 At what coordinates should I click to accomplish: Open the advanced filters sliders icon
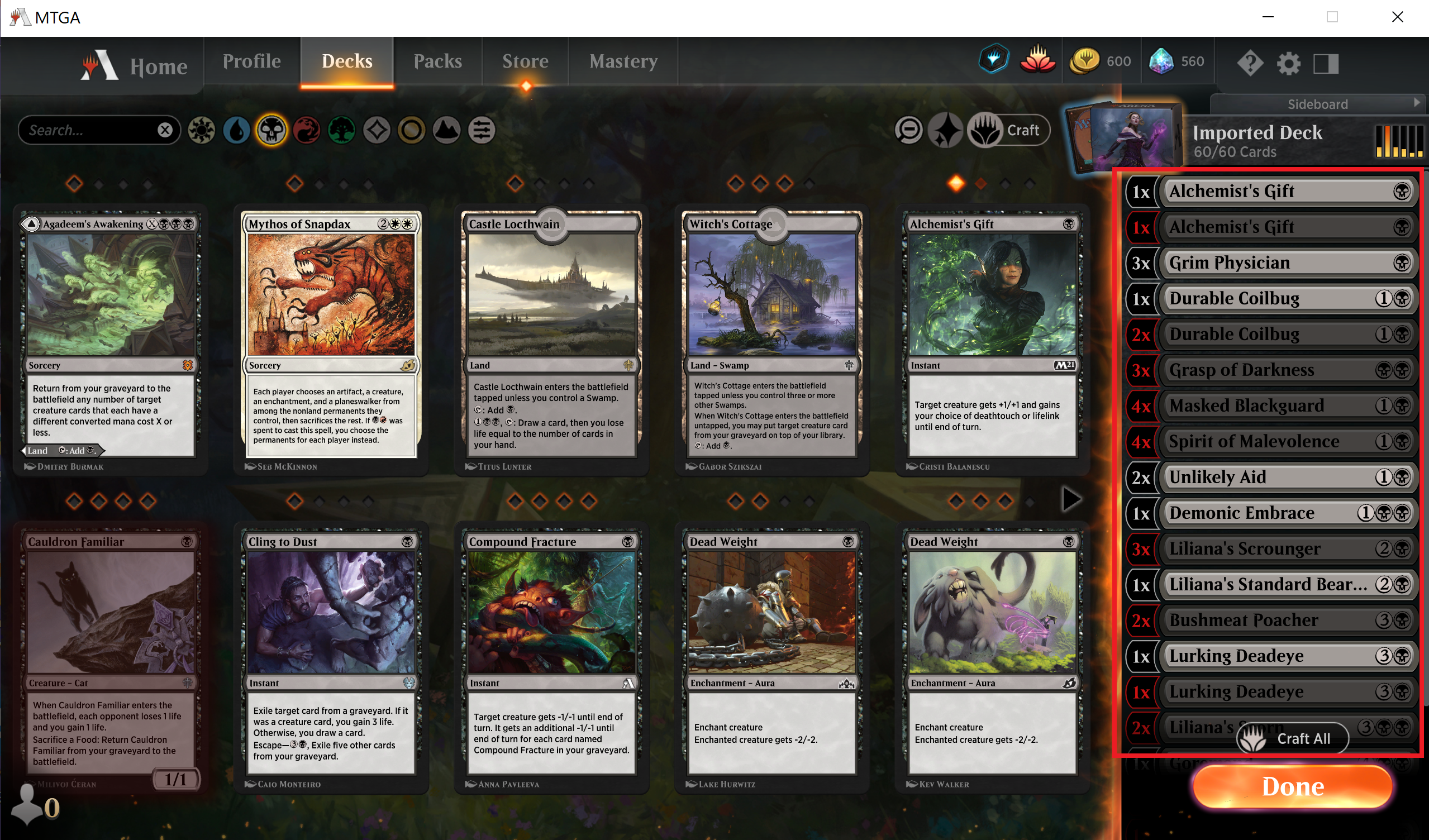click(x=481, y=130)
